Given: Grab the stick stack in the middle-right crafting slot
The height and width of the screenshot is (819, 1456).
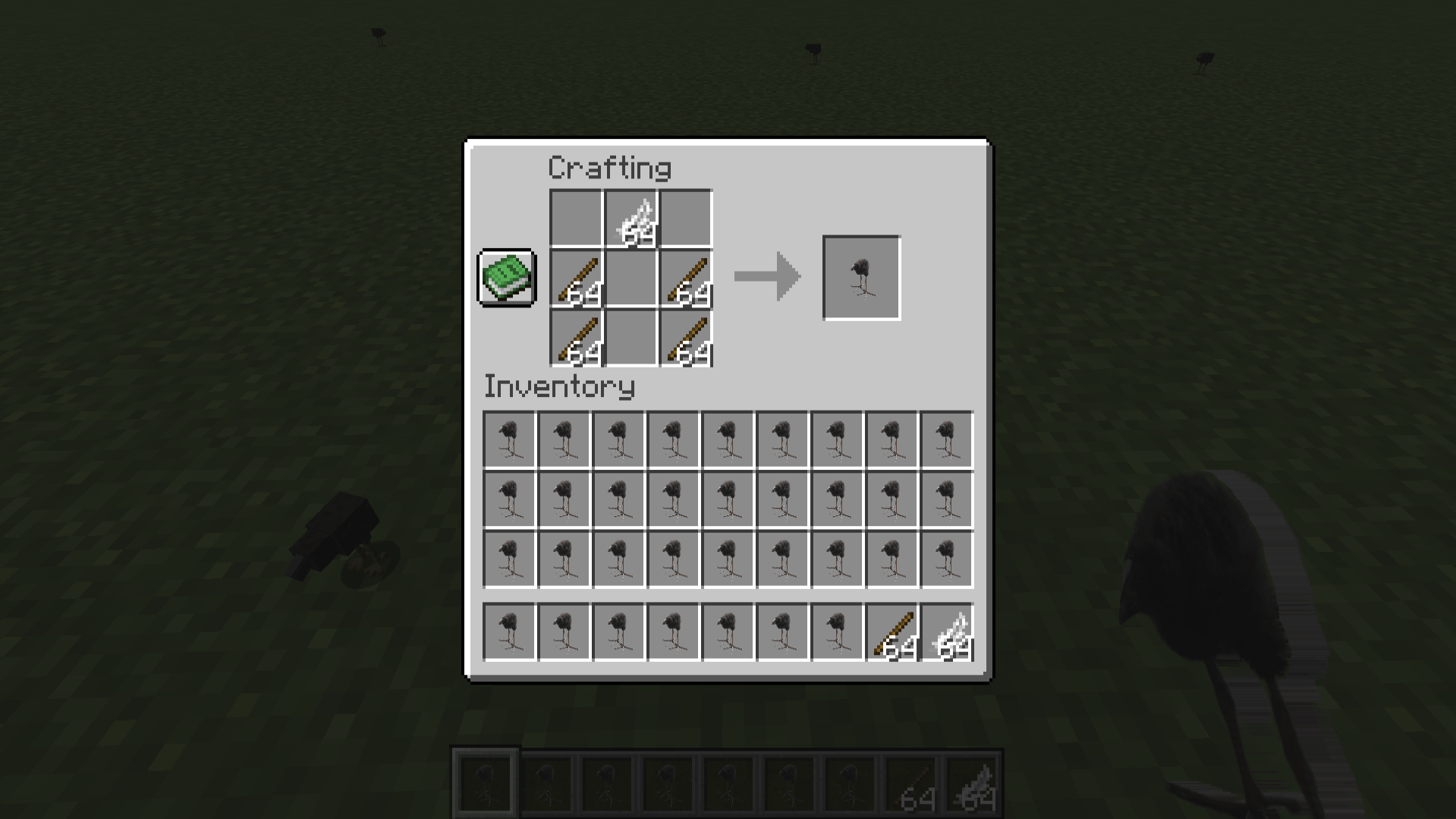Looking at the screenshot, I should pyautogui.click(x=687, y=278).
